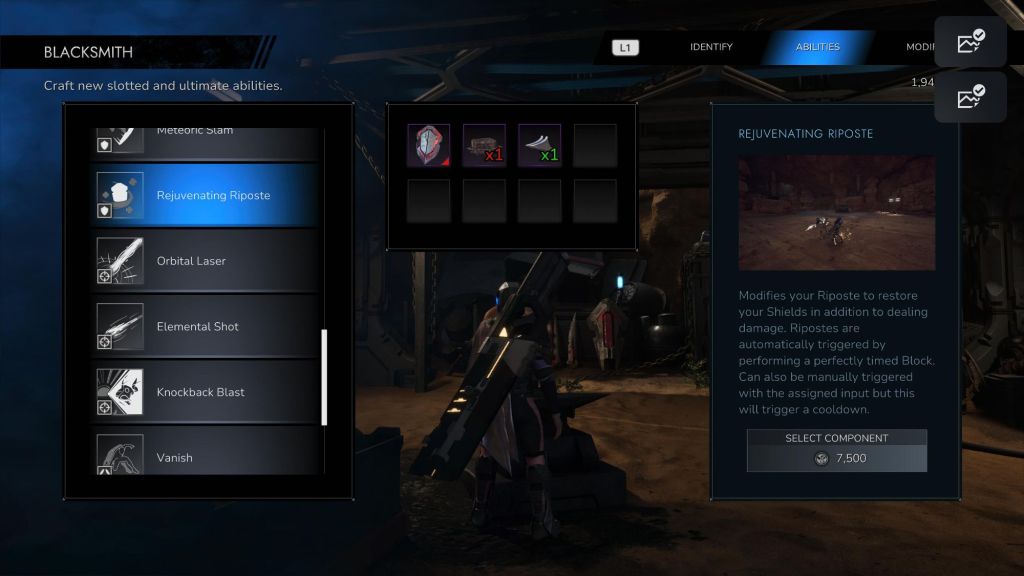Open the Abilities tab

817,47
